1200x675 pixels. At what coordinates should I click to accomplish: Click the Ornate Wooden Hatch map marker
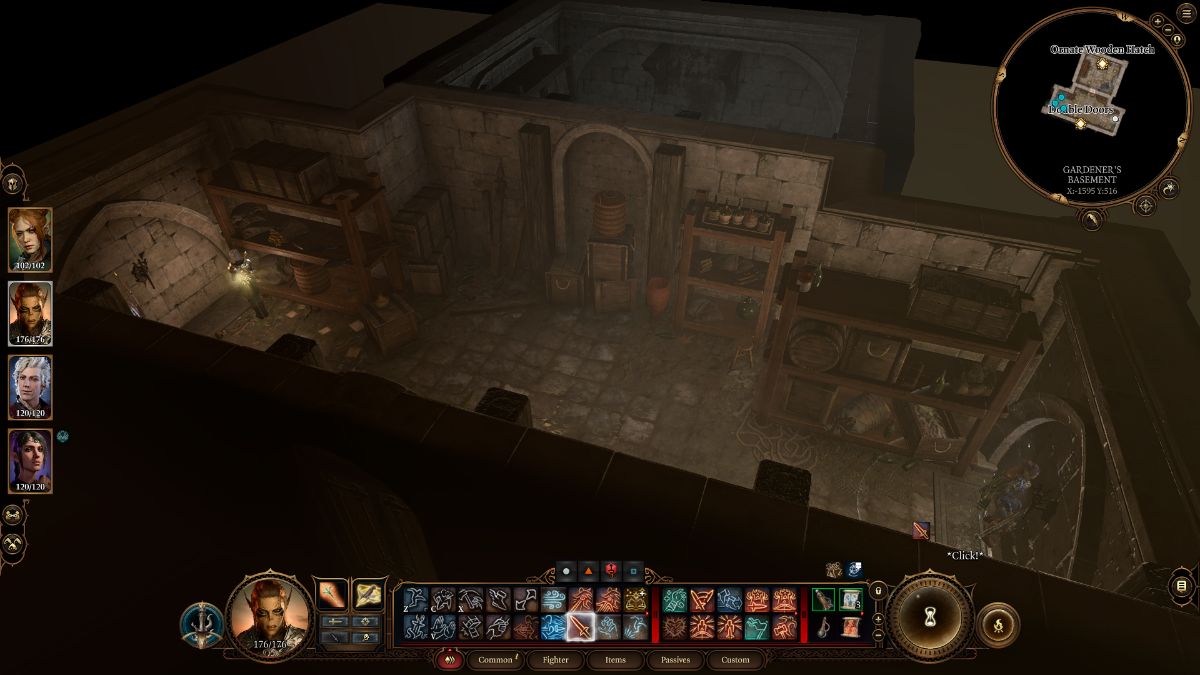pyautogui.click(x=1101, y=63)
